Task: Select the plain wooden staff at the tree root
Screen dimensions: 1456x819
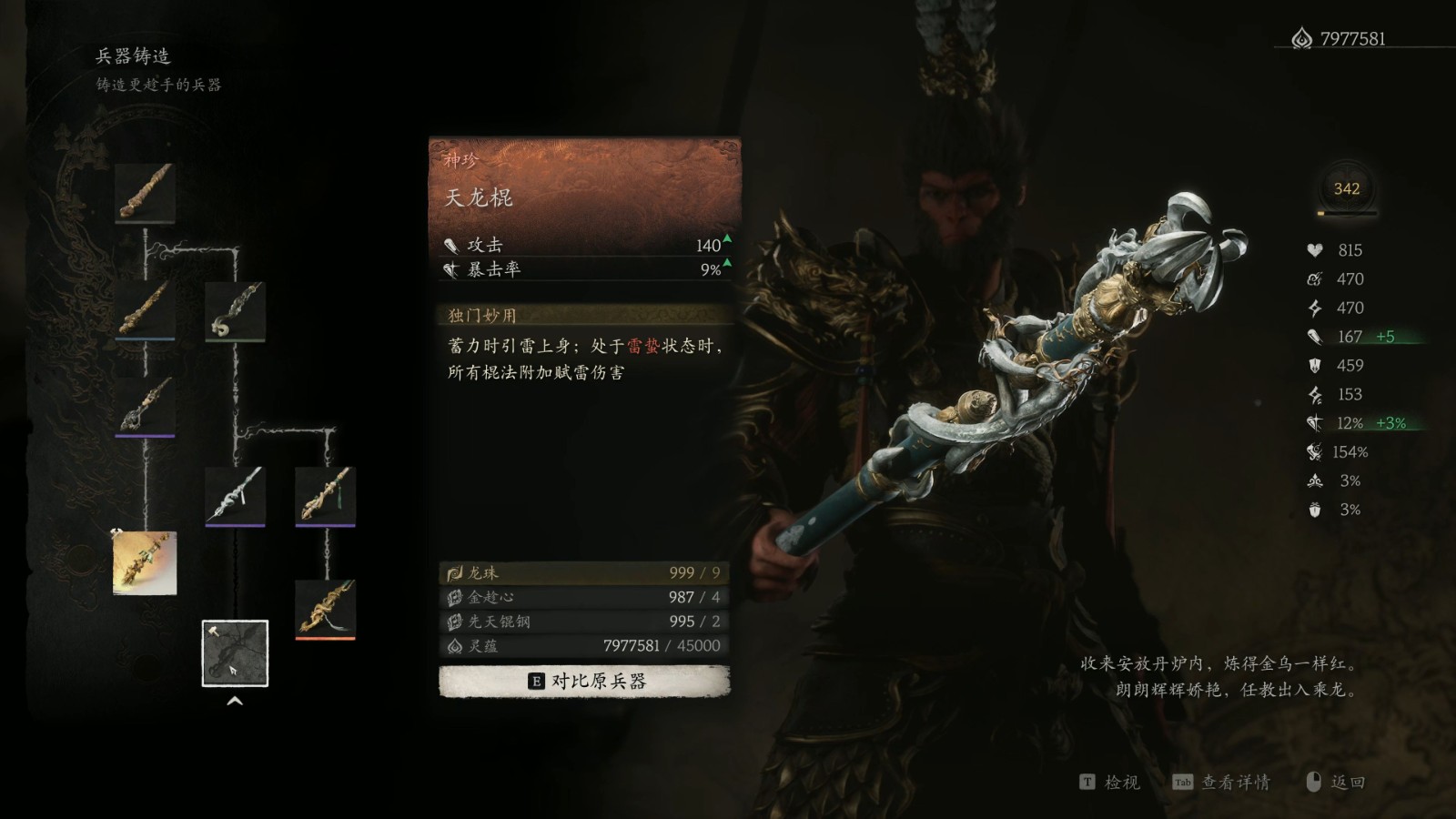Action: click(146, 193)
